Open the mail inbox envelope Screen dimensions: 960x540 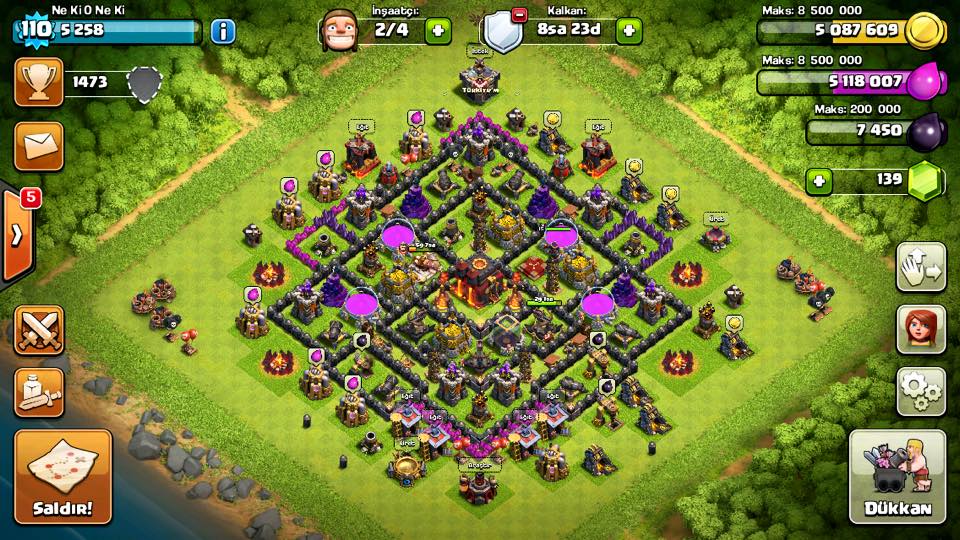(x=38, y=147)
